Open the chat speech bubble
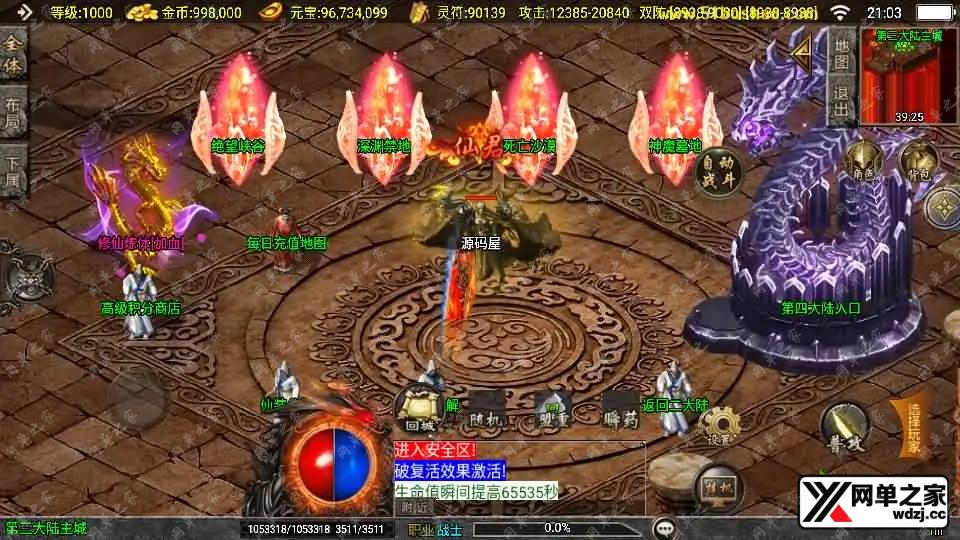Viewport: 960px width, 540px height. [664, 527]
